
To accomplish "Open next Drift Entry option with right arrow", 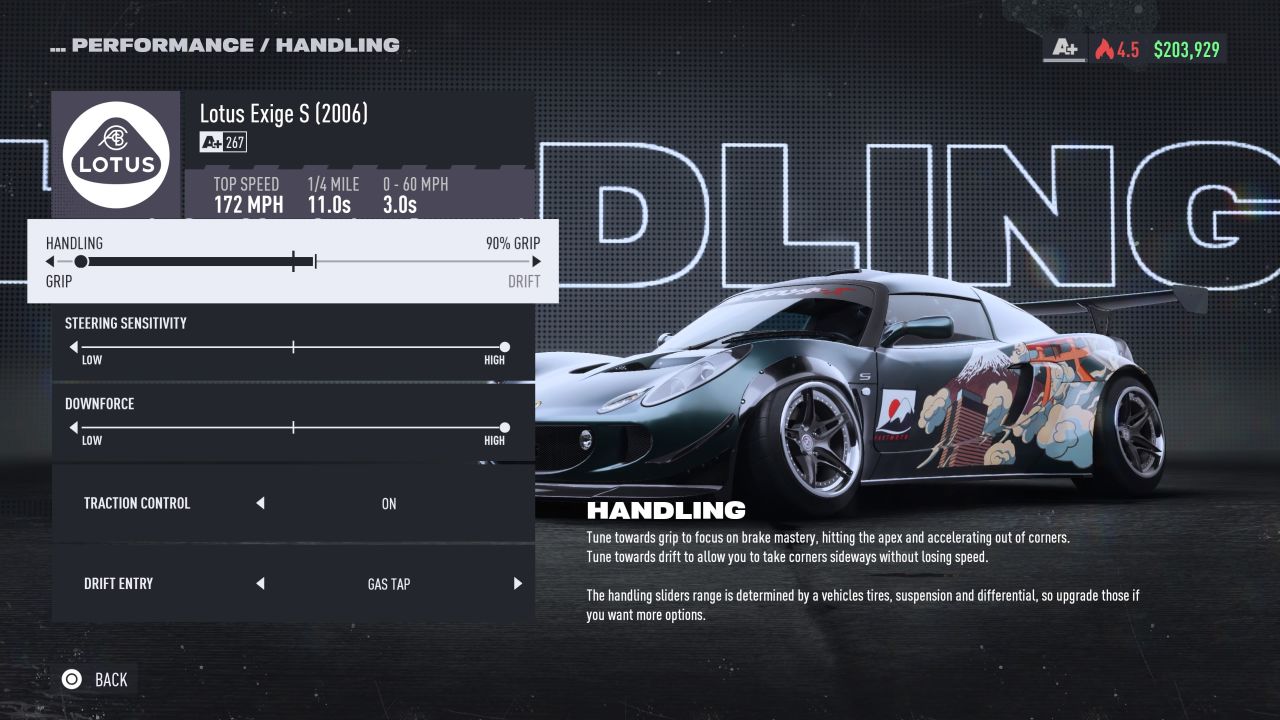I will point(517,583).
